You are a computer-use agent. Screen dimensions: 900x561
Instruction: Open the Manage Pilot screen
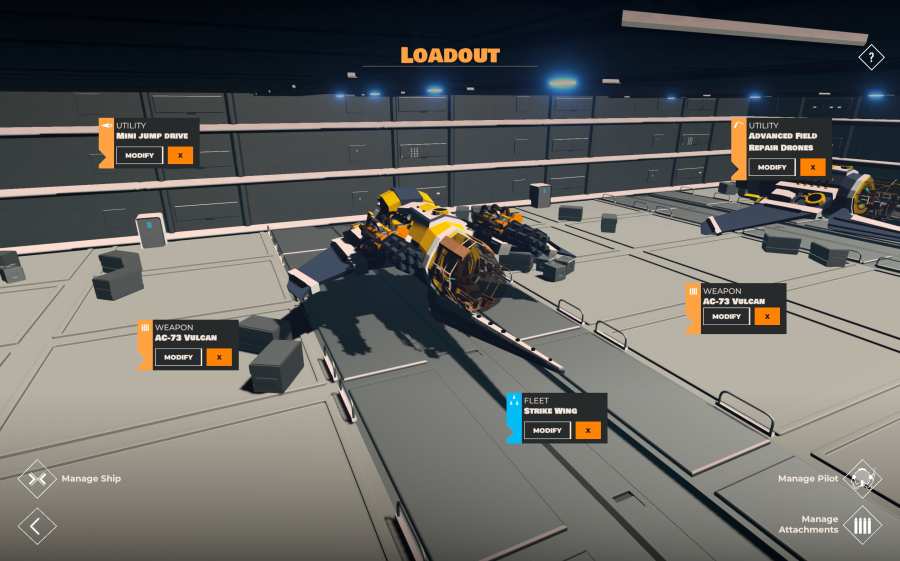862,479
